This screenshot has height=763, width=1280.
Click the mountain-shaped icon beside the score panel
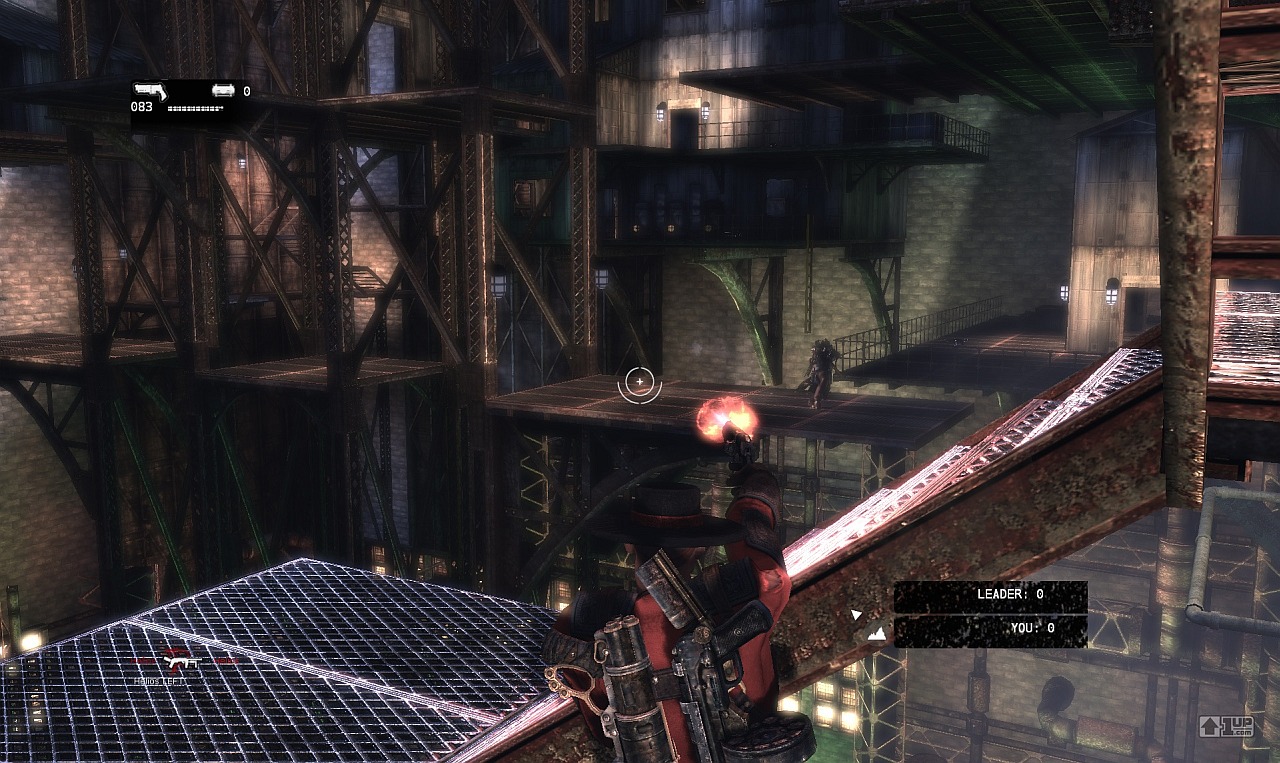click(x=876, y=633)
